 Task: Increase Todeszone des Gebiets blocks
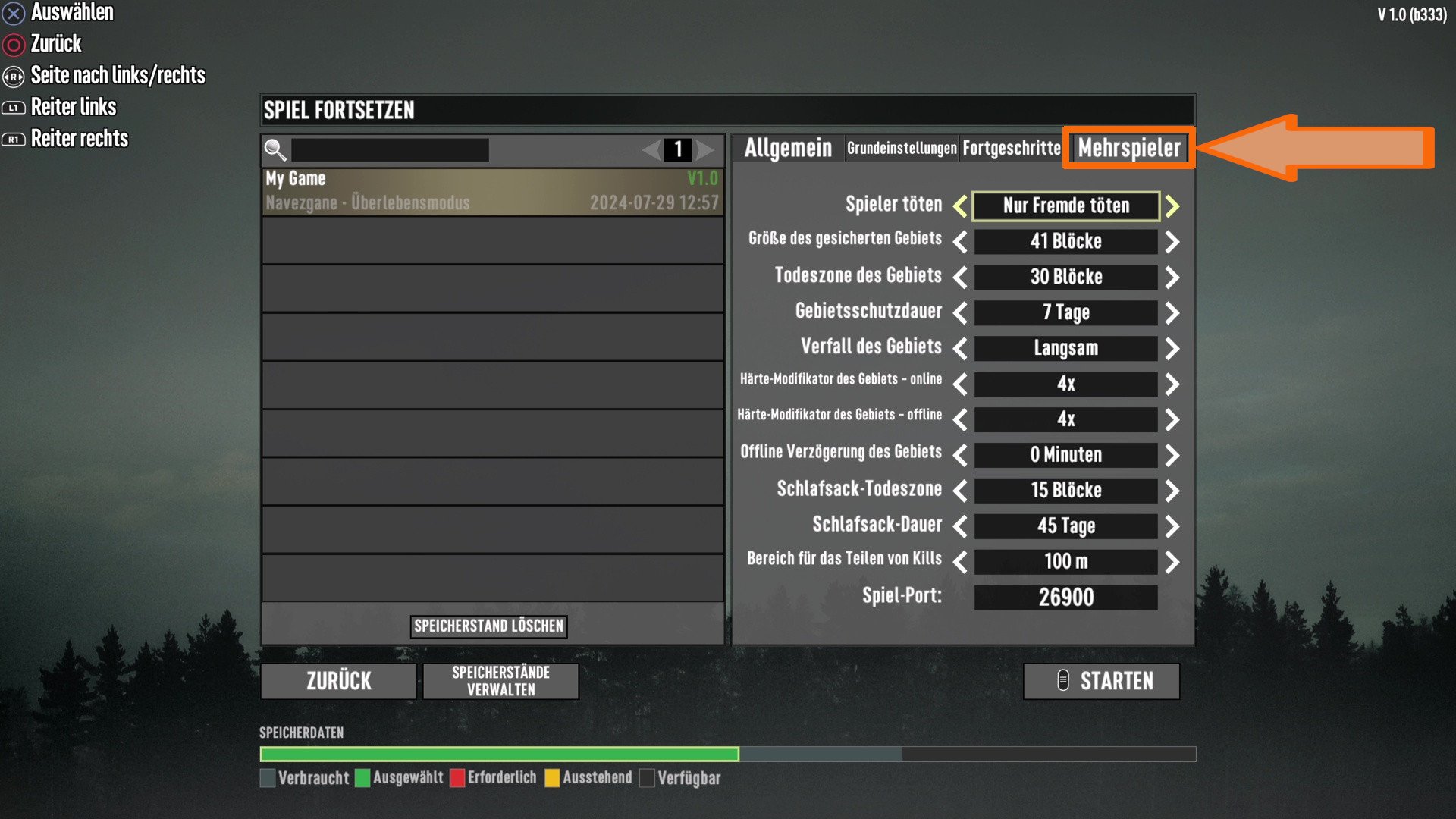click(x=1172, y=278)
